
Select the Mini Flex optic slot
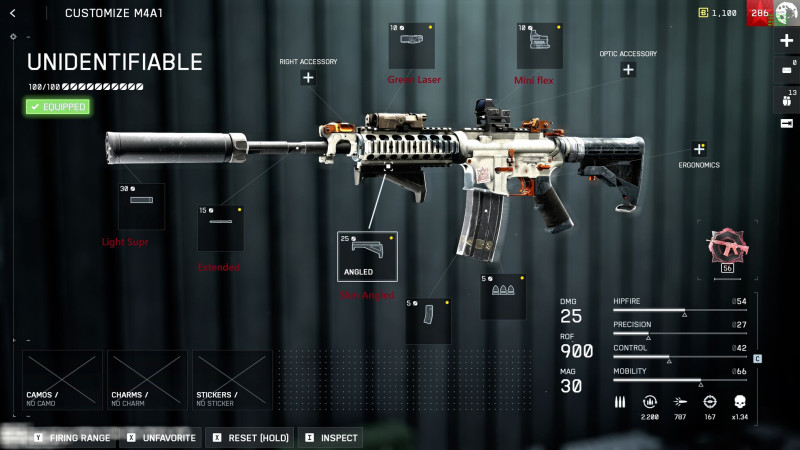coord(539,45)
